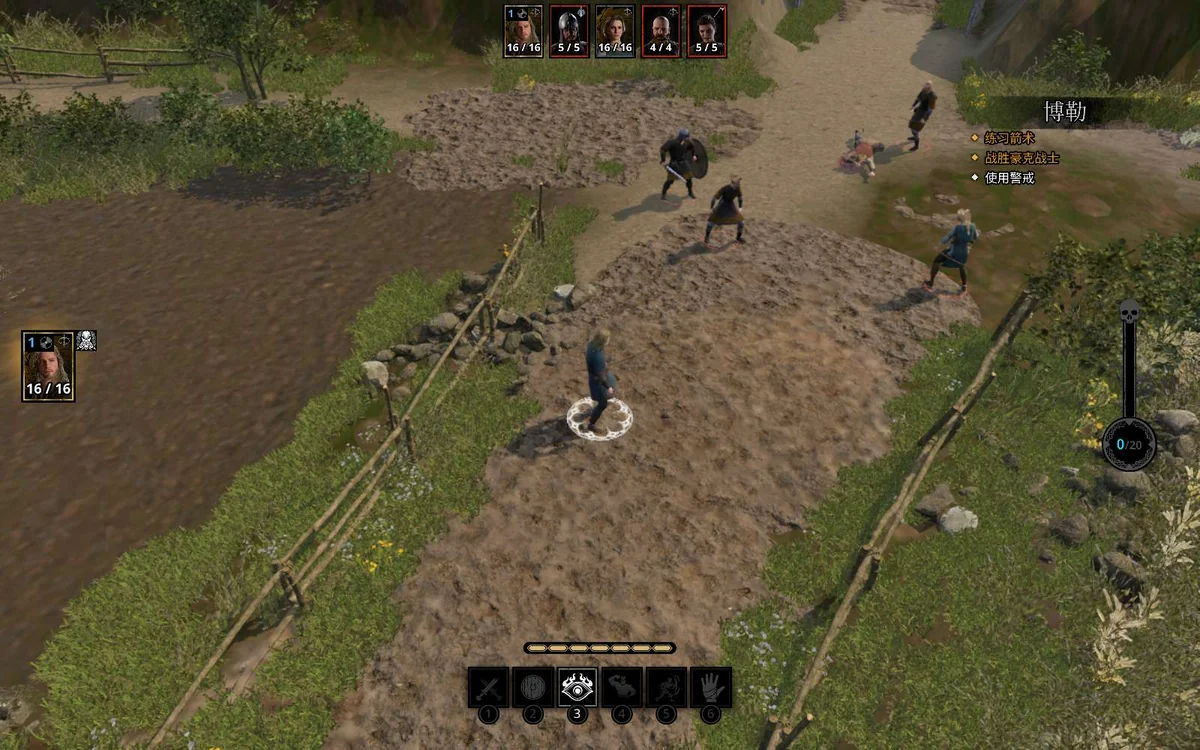This screenshot has width=1200, height=750.
Task: Choose the dark-haired enemy portrait with 5/5
Action: pos(707,31)
